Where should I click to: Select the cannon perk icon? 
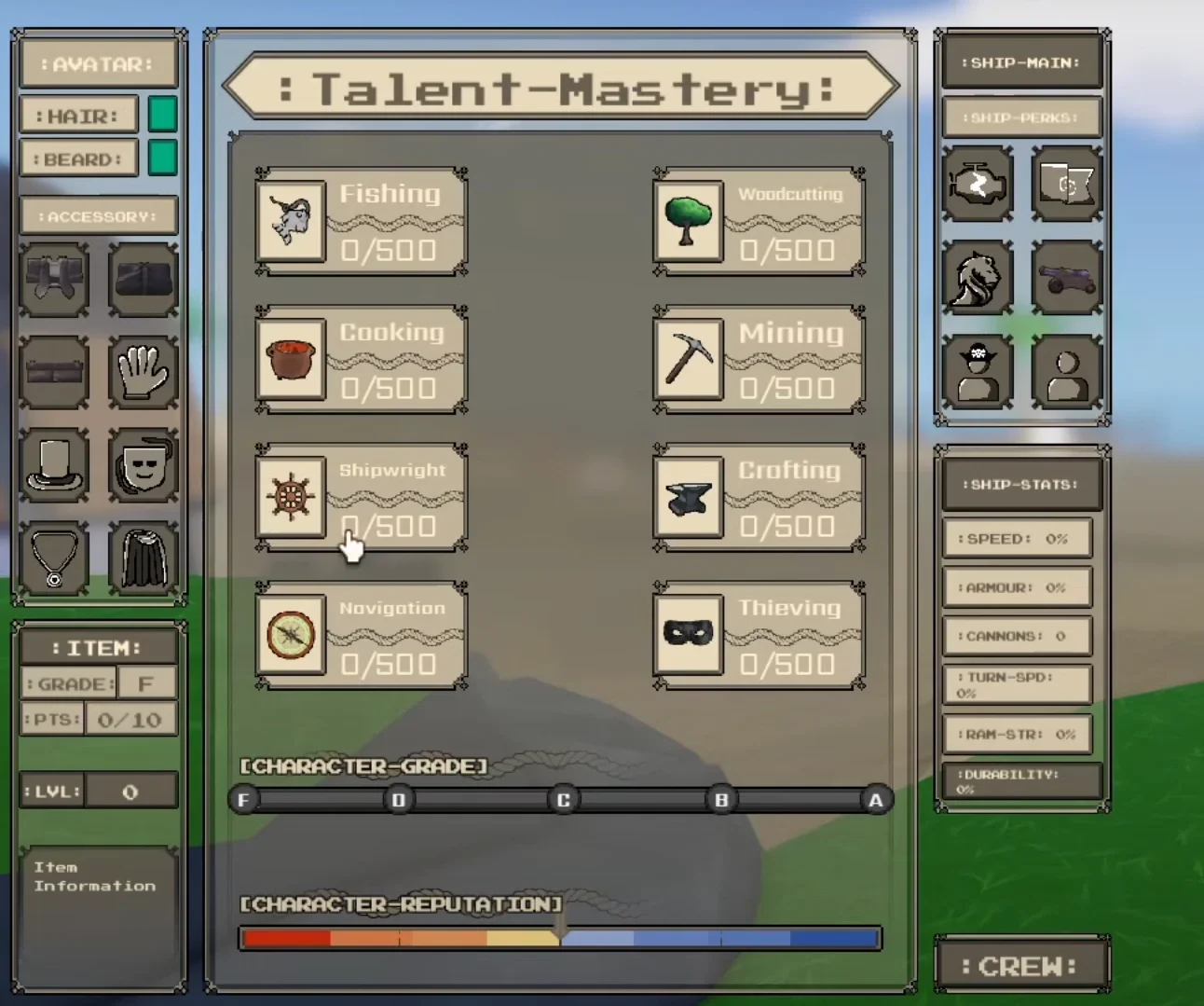tap(1067, 277)
